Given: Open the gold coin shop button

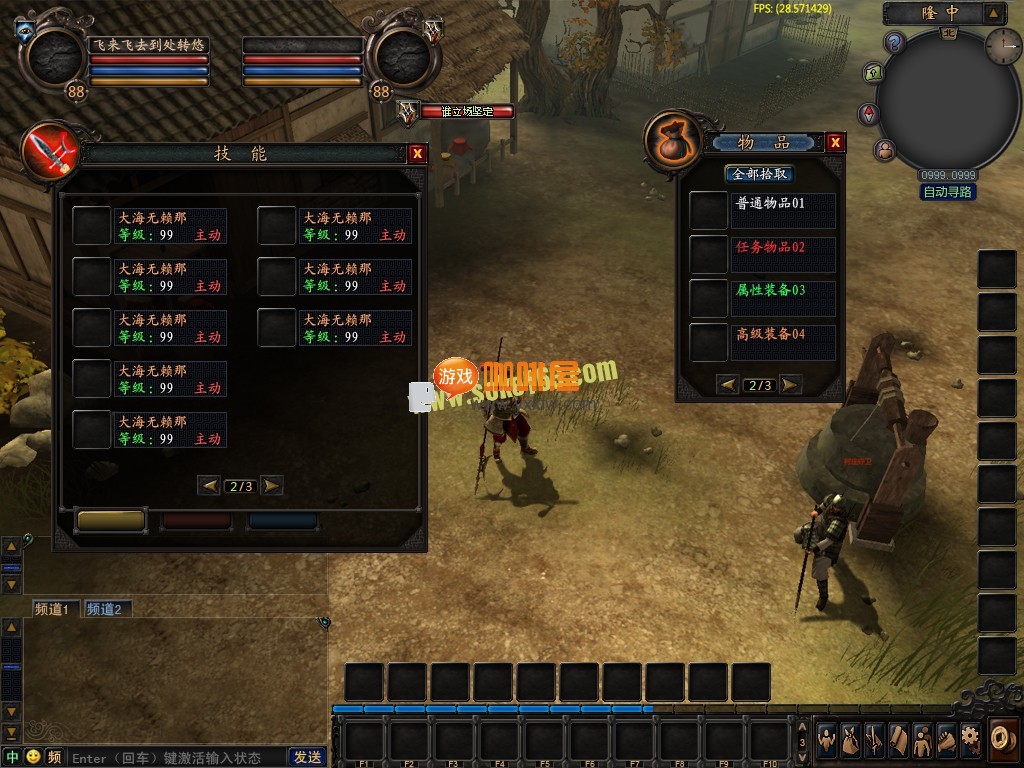Looking at the screenshot, I should (1003, 738).
